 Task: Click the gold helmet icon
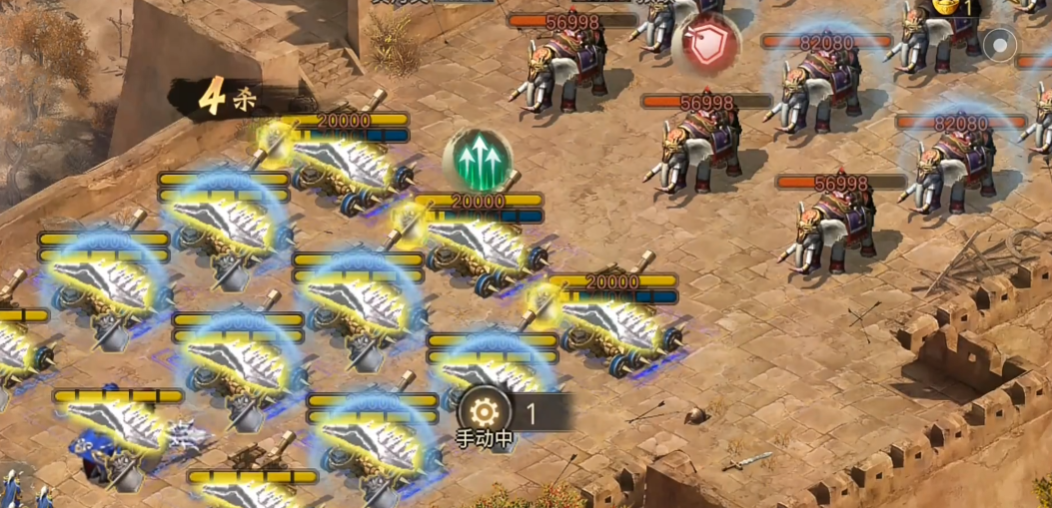tap(945, 6)
